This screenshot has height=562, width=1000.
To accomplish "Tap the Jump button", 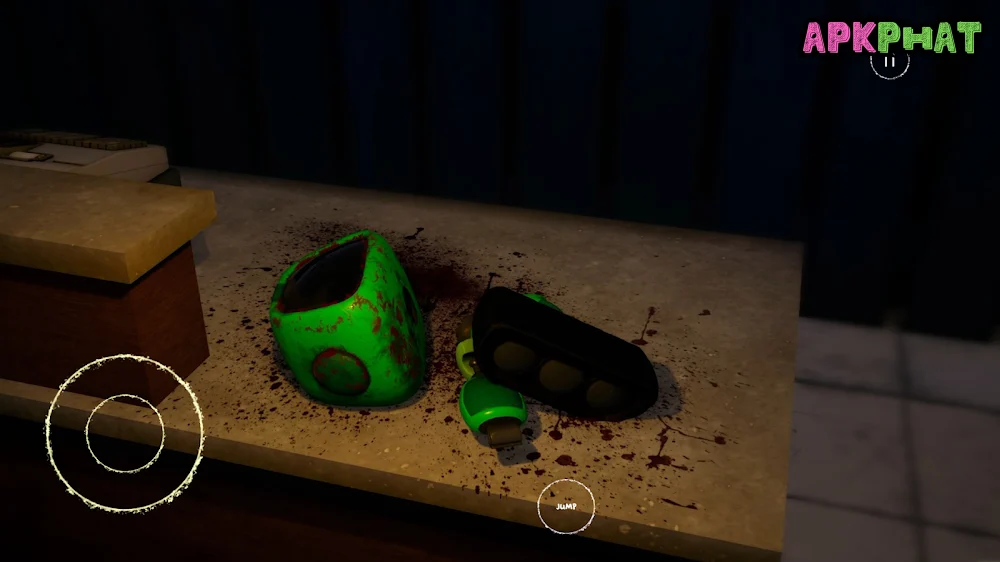I will (566, 506).
